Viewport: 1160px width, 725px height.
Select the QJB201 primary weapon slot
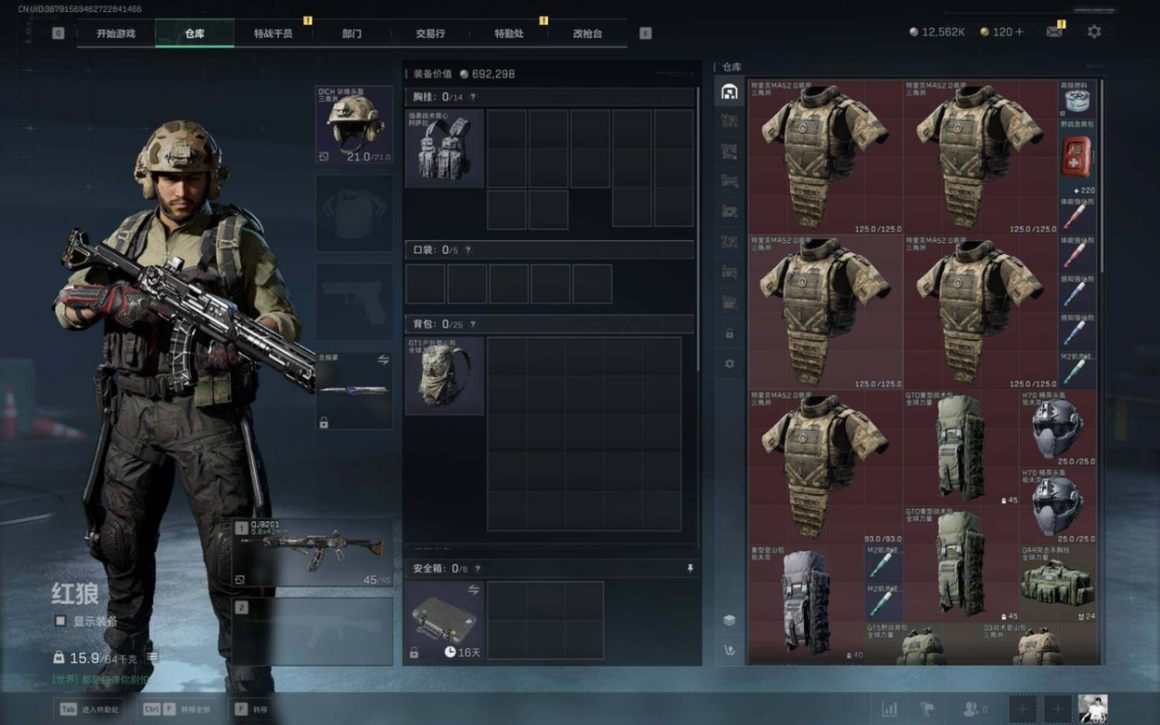pyautogui.click(x=313, y=552)
